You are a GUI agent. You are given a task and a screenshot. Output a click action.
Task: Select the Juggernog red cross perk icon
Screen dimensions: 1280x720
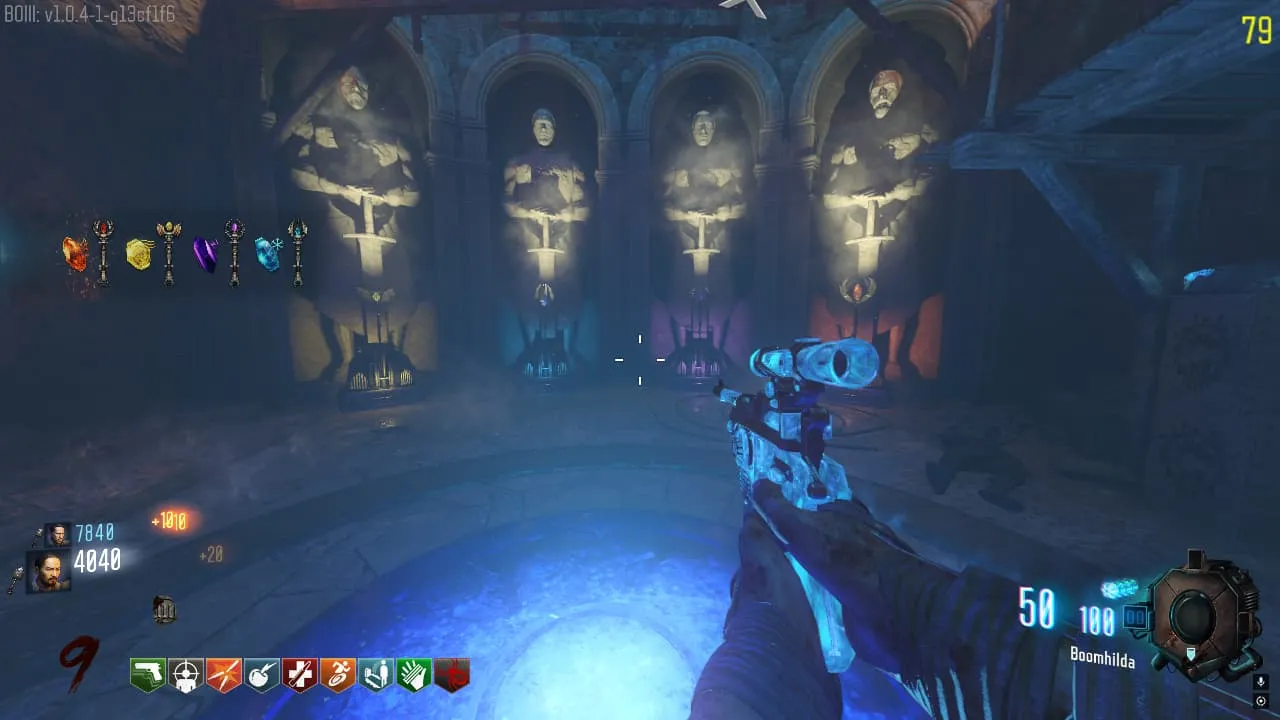click(300, 675)
